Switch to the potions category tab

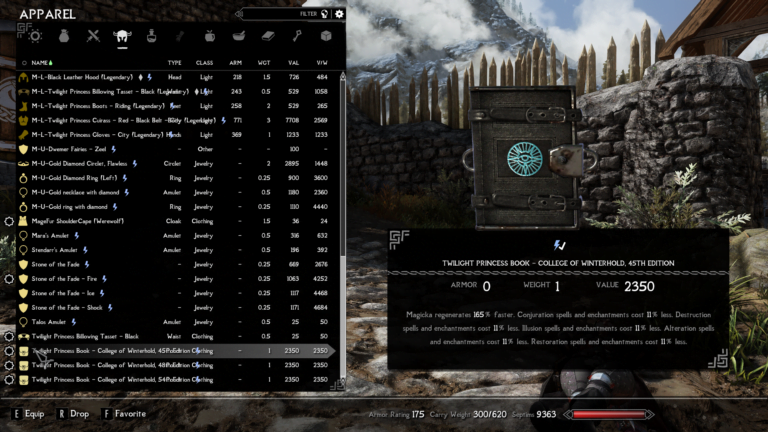pos(152,36)
